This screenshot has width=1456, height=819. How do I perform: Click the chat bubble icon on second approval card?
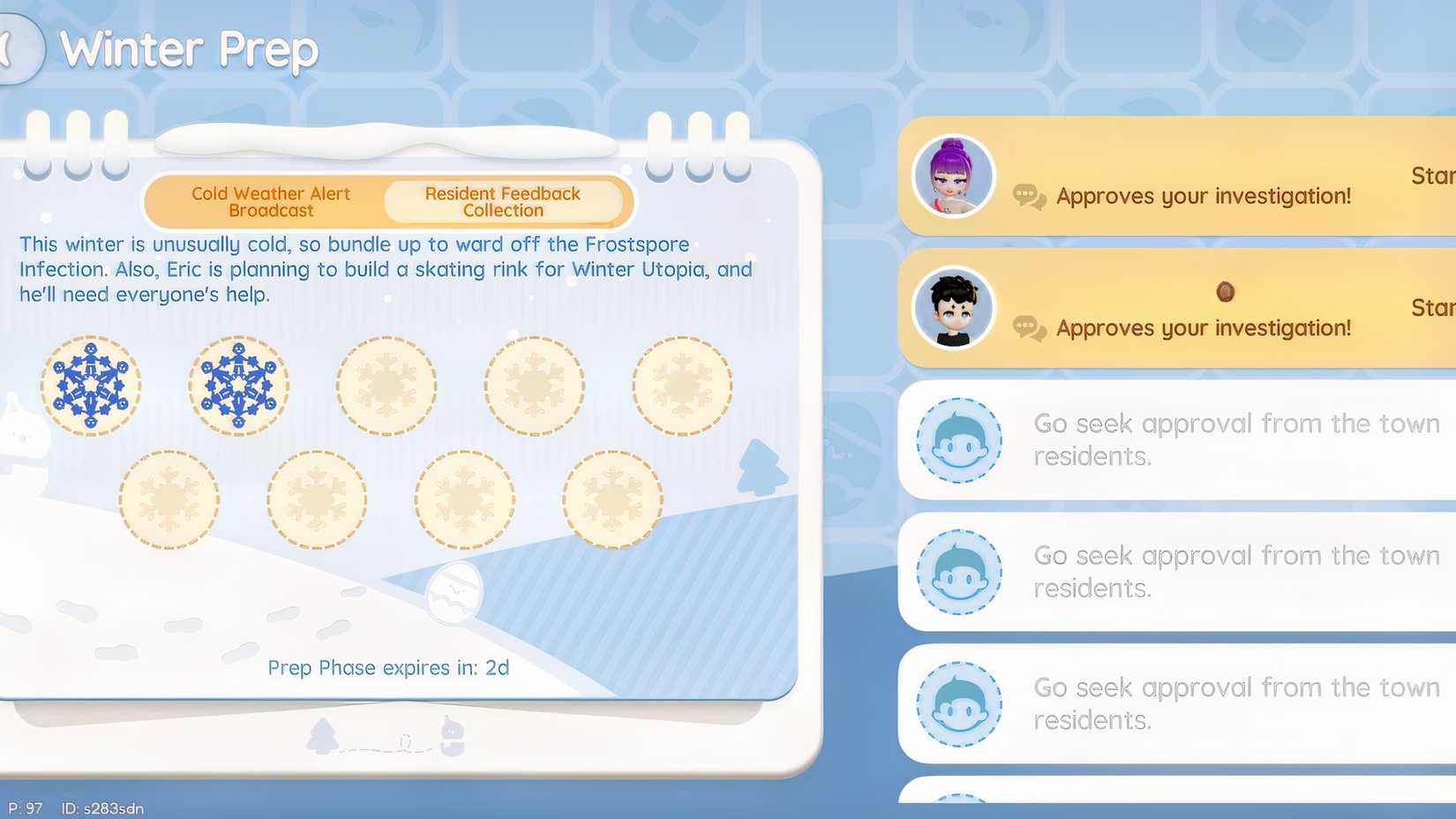click(x=1028, y=328)
